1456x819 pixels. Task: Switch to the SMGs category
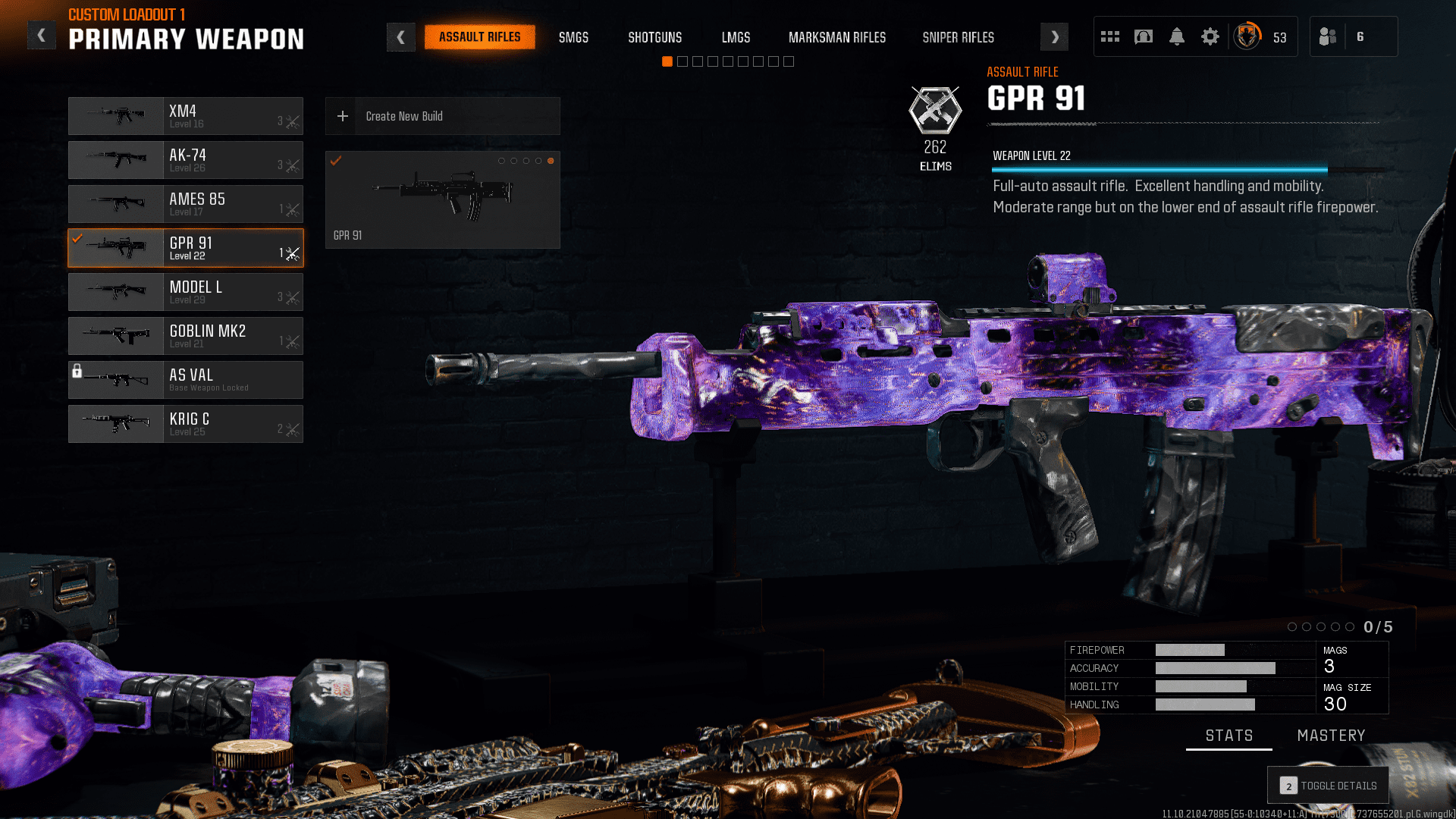573,37
